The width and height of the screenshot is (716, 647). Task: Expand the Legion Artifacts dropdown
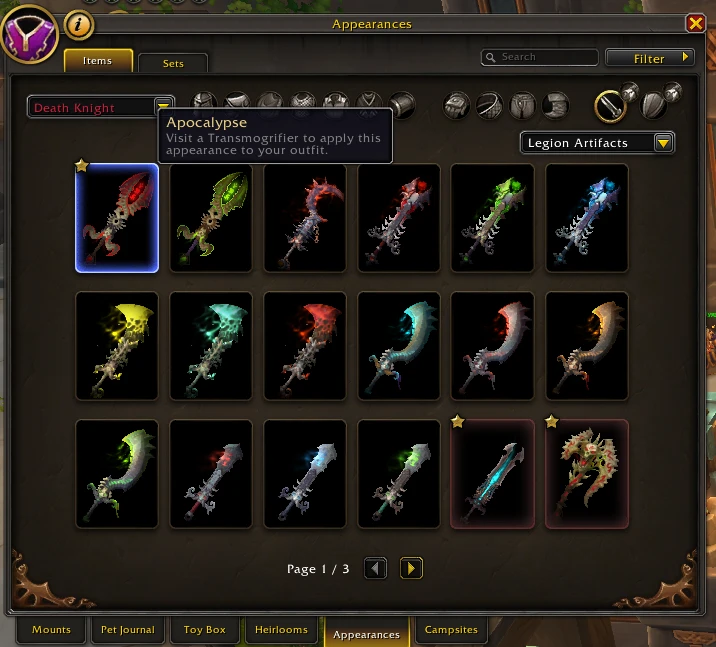663,143
